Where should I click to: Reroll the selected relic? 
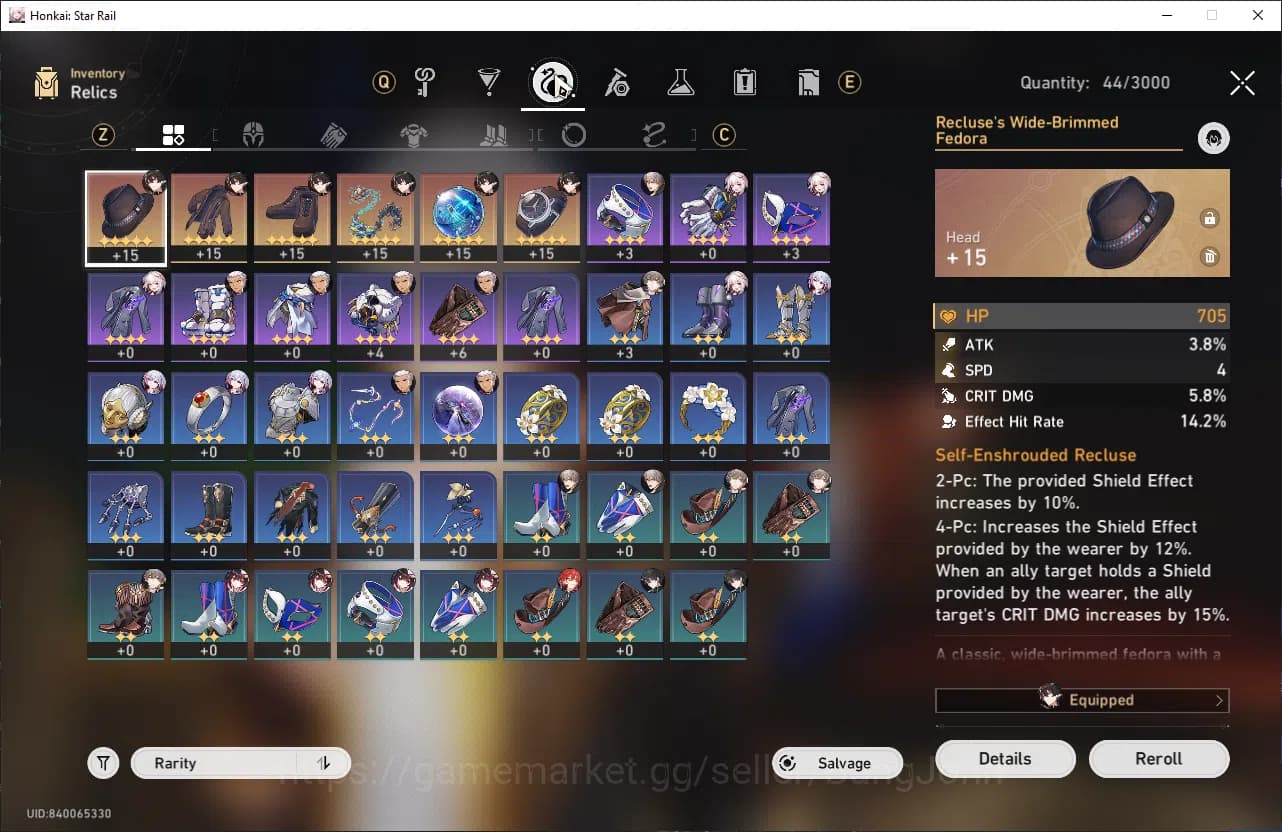tap(1158, 759)
